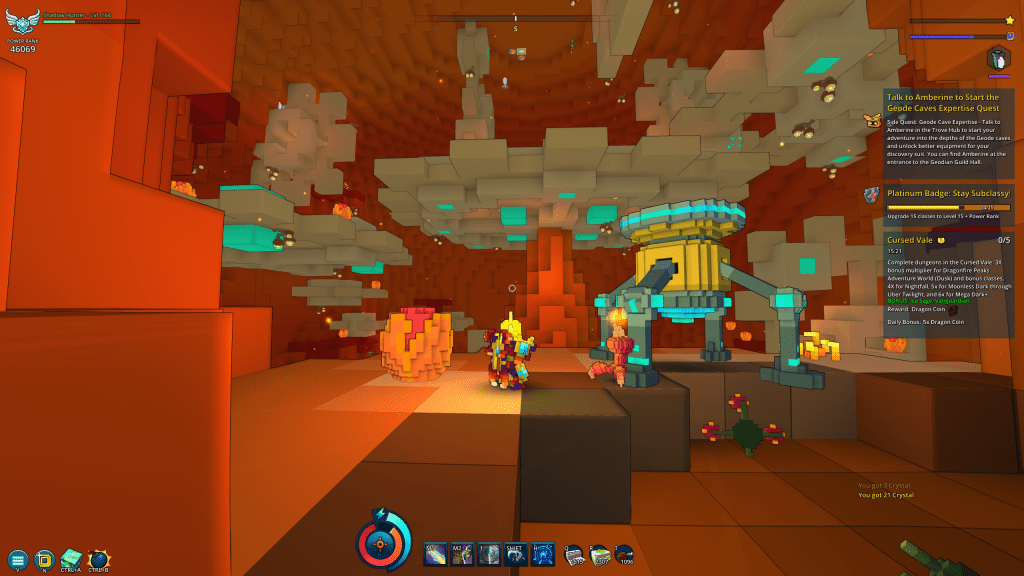This screenshot has width=1024, height=576.
Task: Click the Platinum Badge shield icon
Action: 871,194
